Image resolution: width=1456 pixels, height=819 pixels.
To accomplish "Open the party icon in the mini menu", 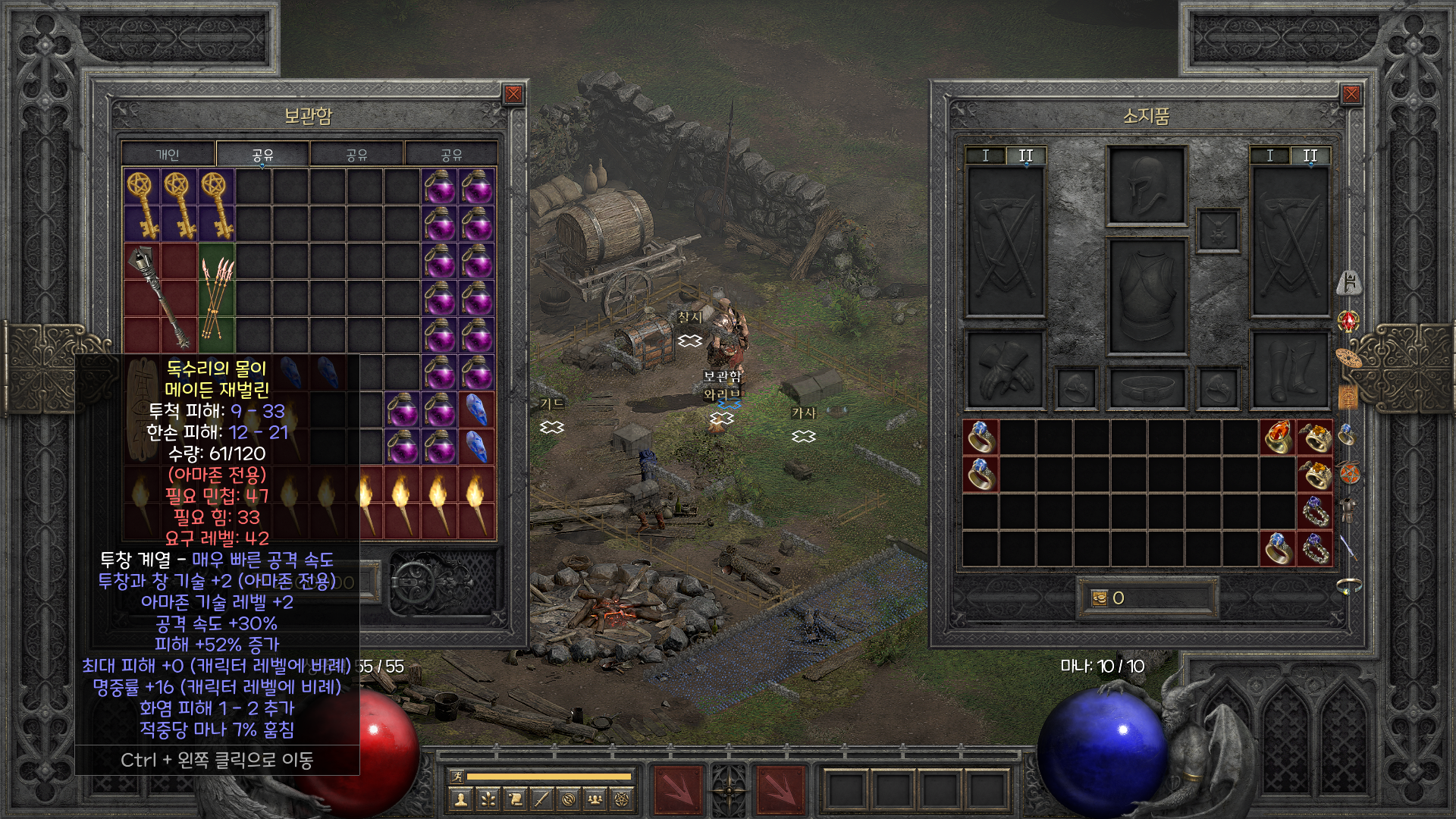I will (596, 799).
